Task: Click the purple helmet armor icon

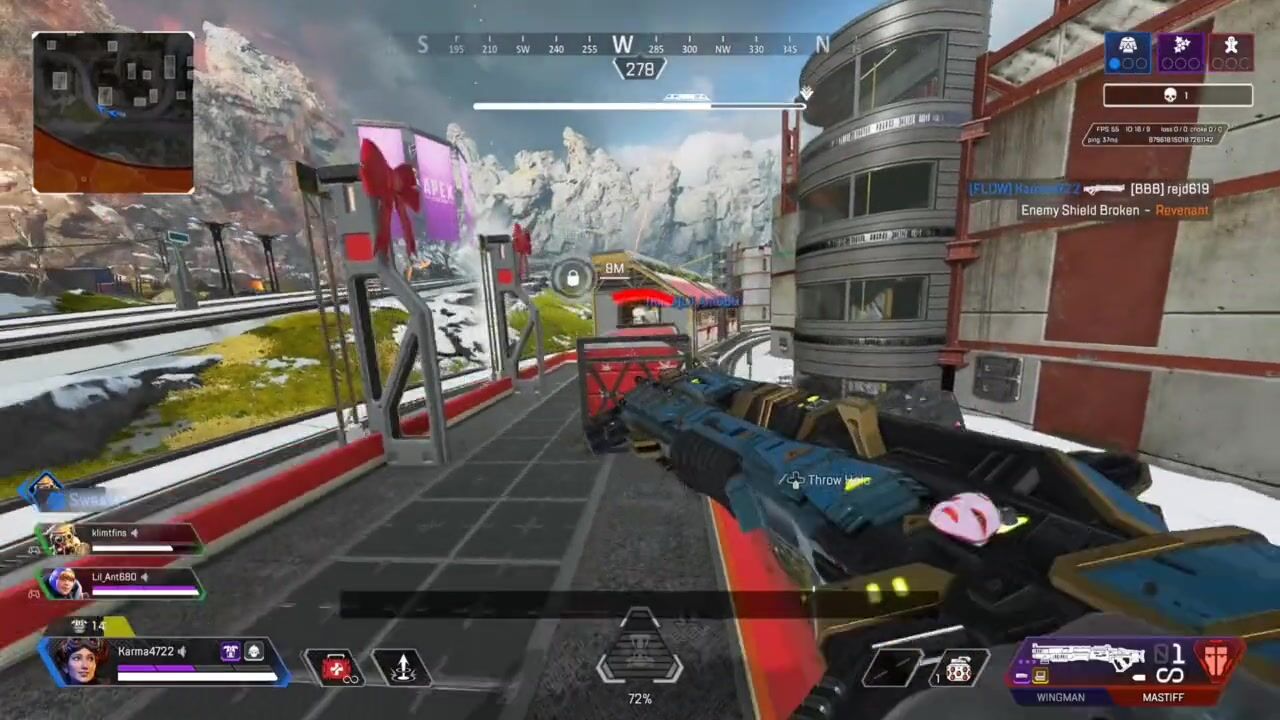Action: [x=231, y=652]
